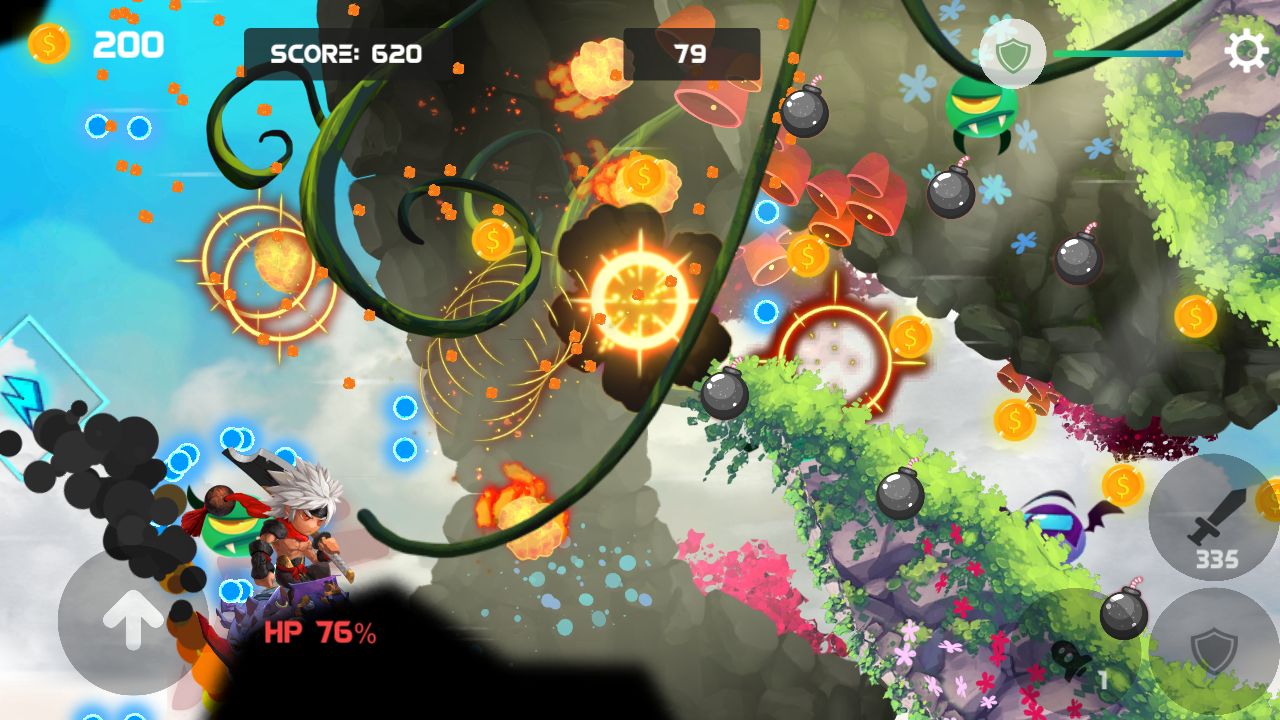The height and width of the screenshot is (720, 1280).
Task: Tap the gold coin counter icon
Action: pos(49,44)
